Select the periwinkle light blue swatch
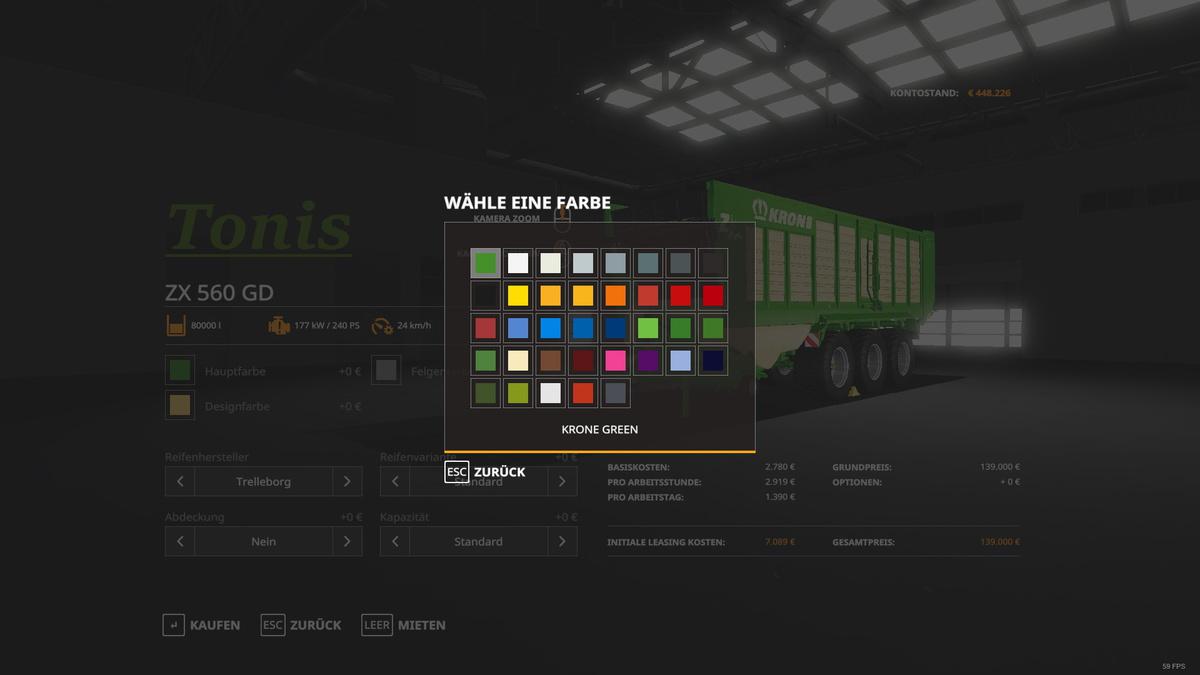Screen dimensions: 1200x675 coord(680,360)
